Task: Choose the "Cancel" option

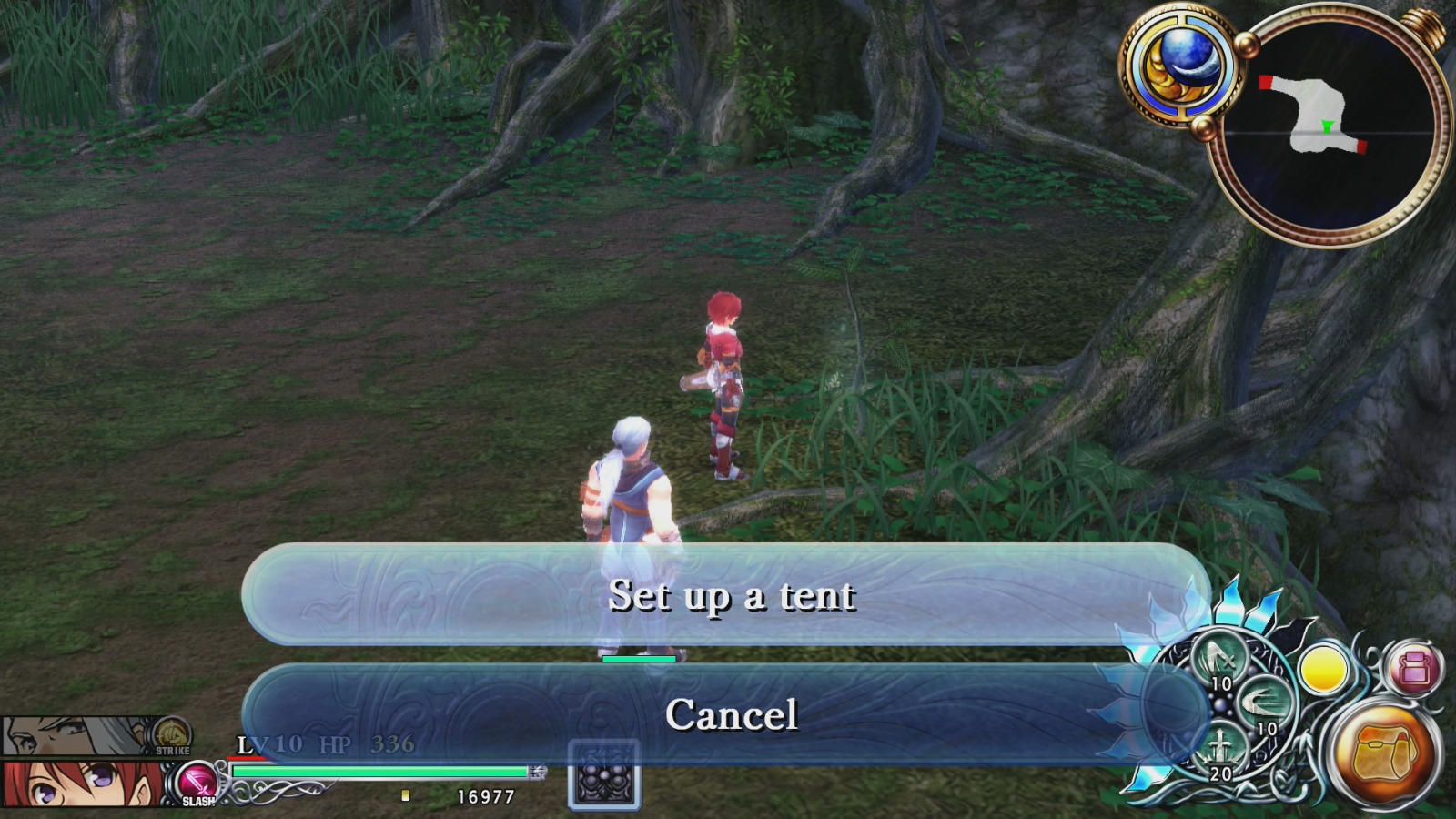Action: pyautogui.click(x=733, y=714)
